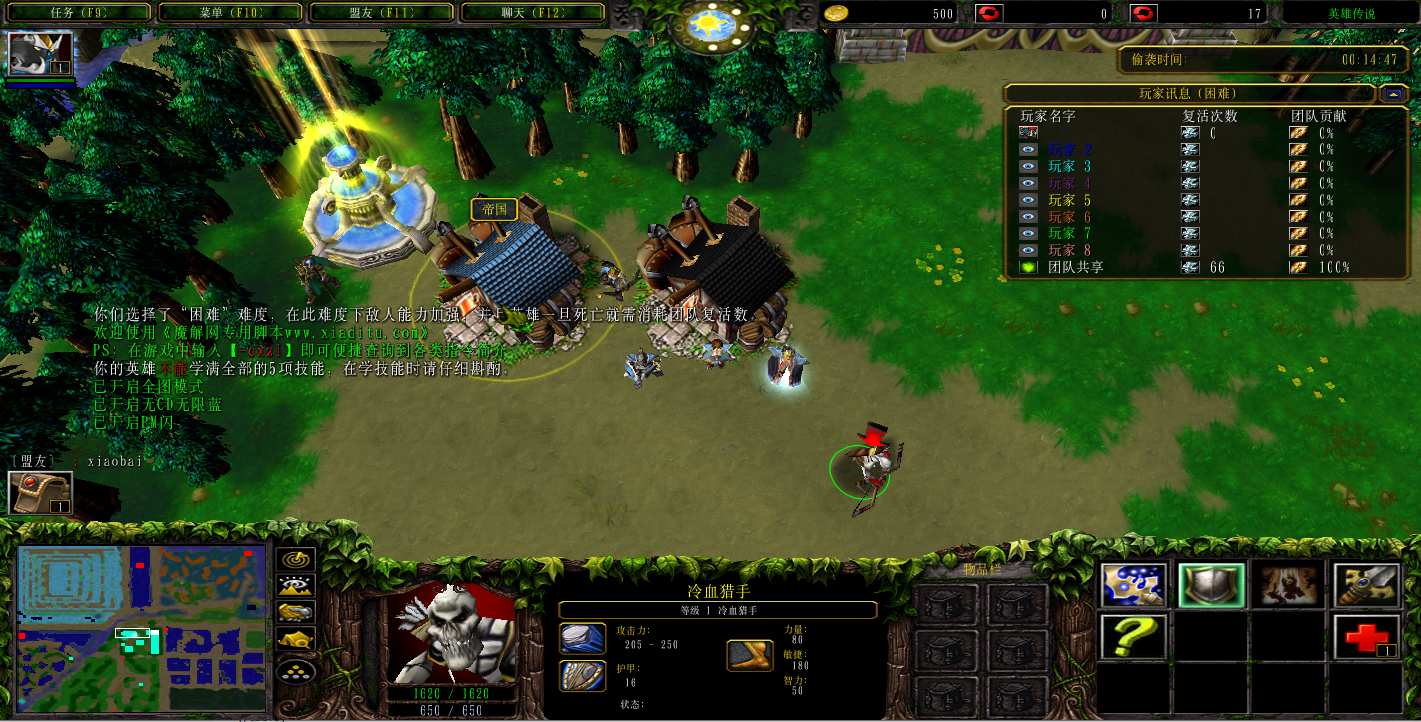Select the allied xiaobai unit icon
Image resolution: width=1421 pixels, height=722 pixels.
click(40, 493)
